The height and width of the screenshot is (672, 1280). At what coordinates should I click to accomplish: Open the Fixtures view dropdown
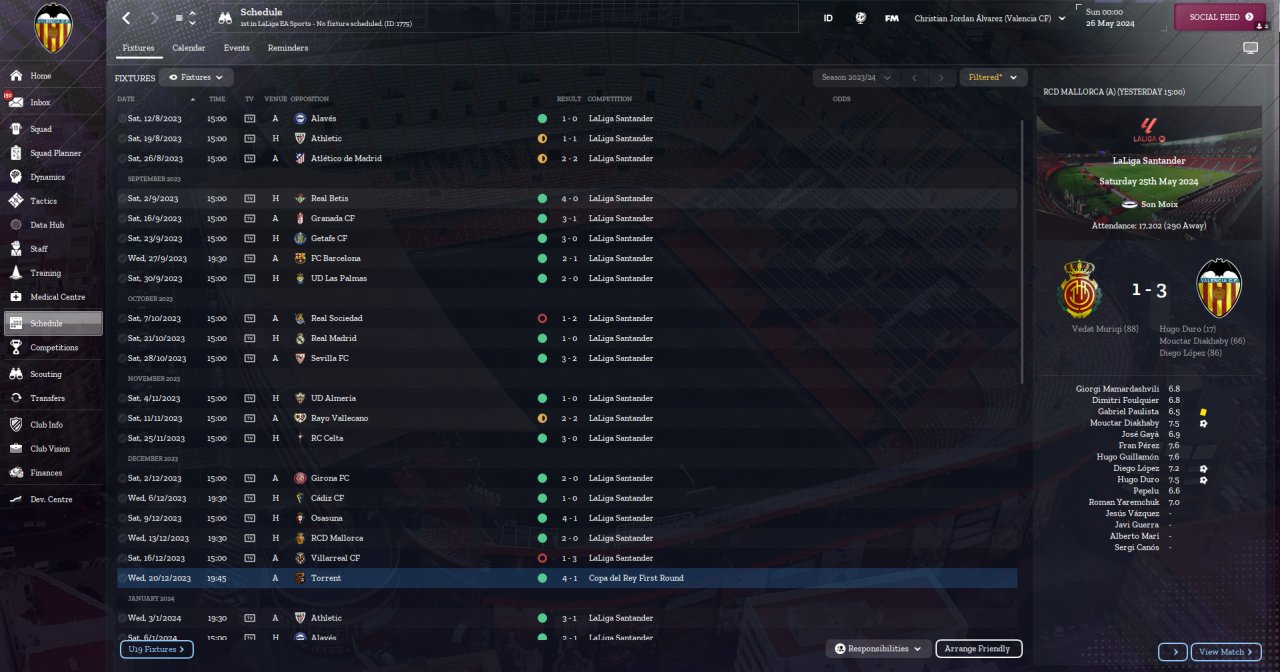tap(196, 77)
